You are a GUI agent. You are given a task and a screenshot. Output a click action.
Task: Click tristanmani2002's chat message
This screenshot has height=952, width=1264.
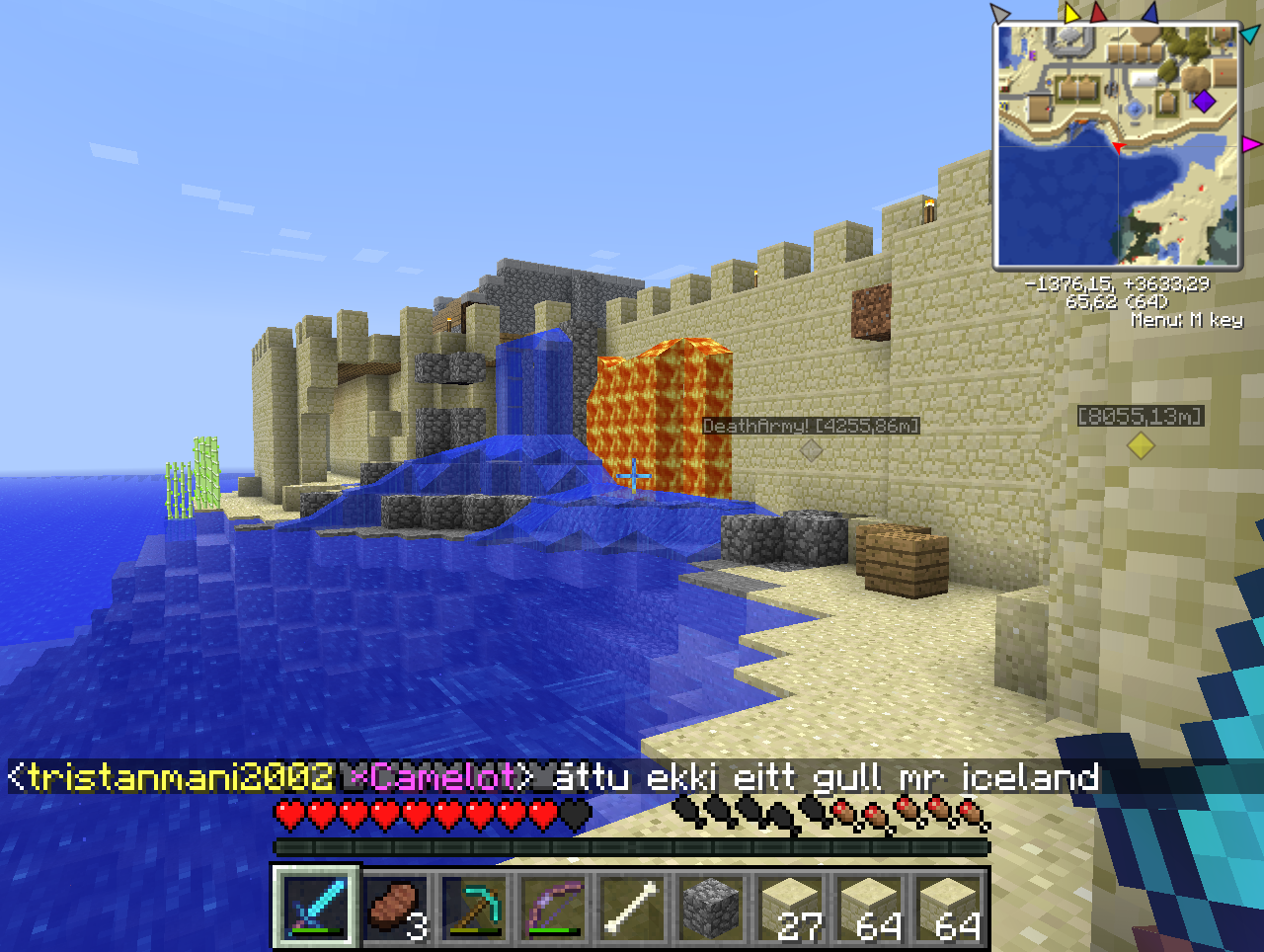pyautogui.click(x=553, y=777)
